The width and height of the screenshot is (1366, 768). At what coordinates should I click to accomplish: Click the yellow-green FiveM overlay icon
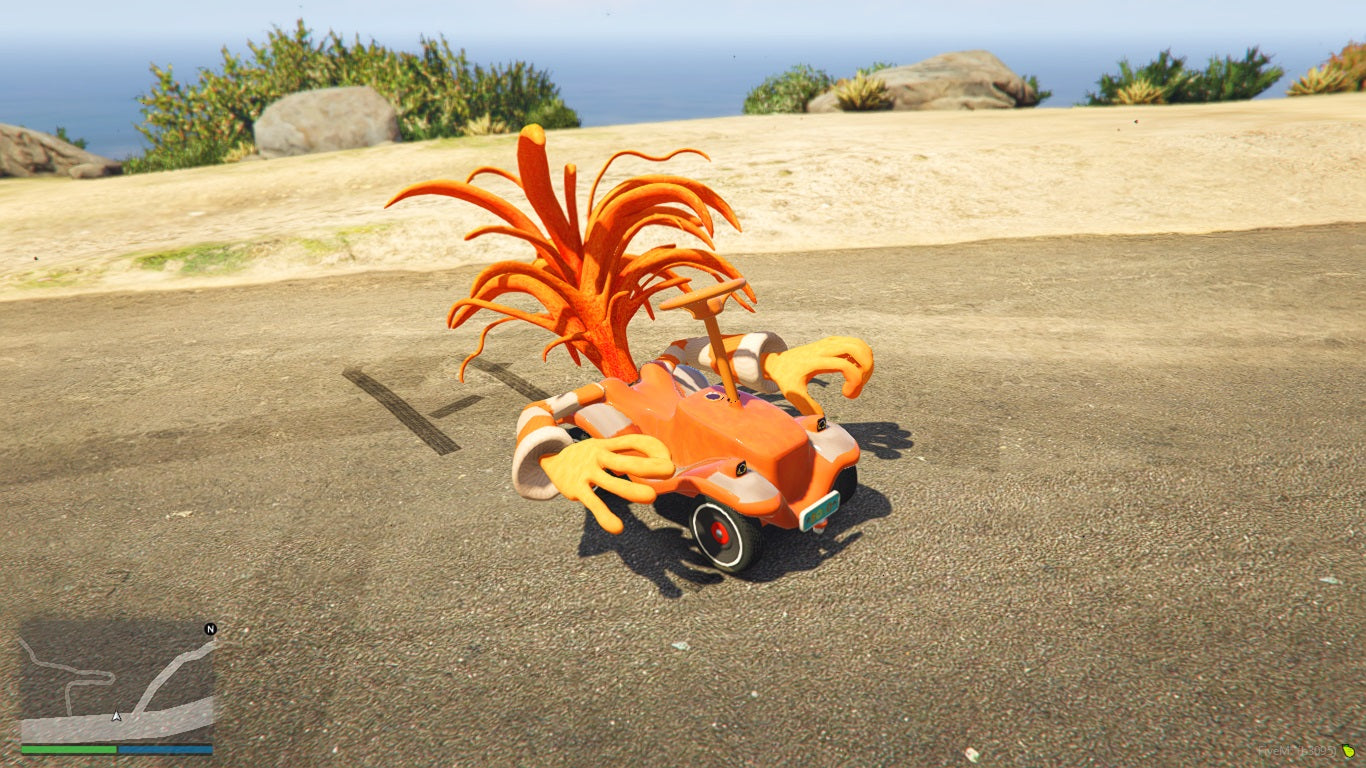pos(1349,750)
